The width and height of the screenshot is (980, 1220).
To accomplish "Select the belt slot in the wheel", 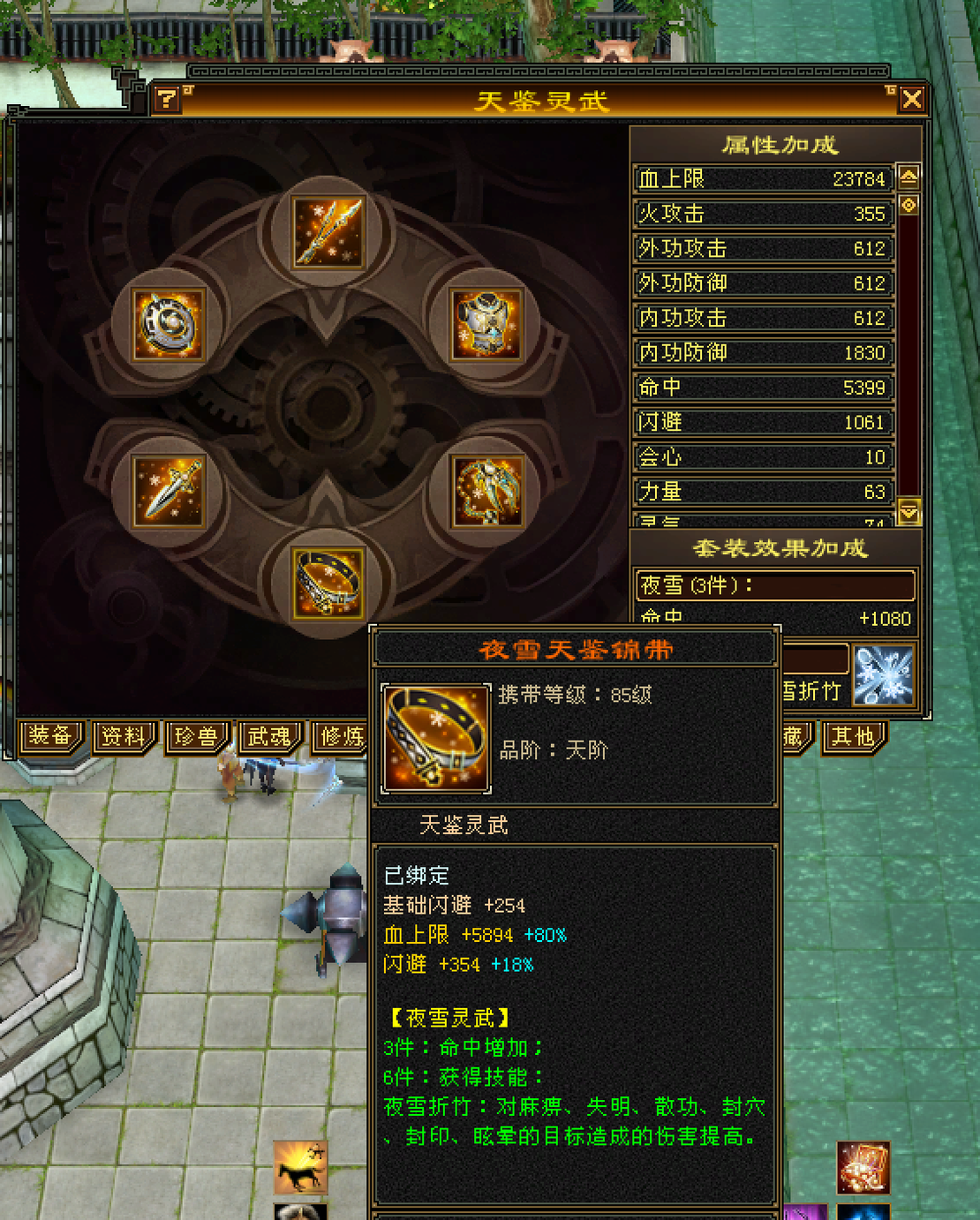I will tap(328, 582).
